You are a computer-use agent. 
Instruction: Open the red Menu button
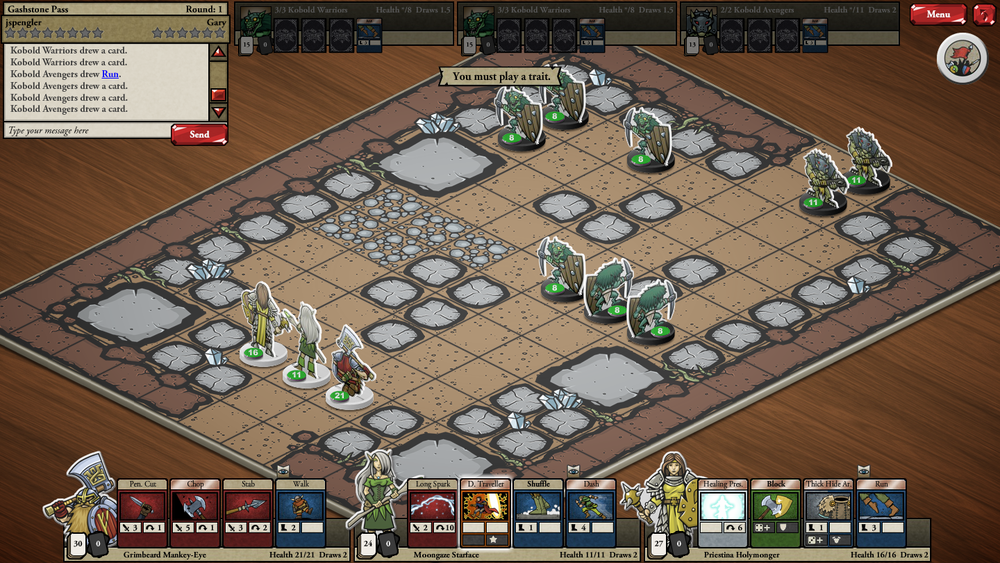(x=938, y=14)
